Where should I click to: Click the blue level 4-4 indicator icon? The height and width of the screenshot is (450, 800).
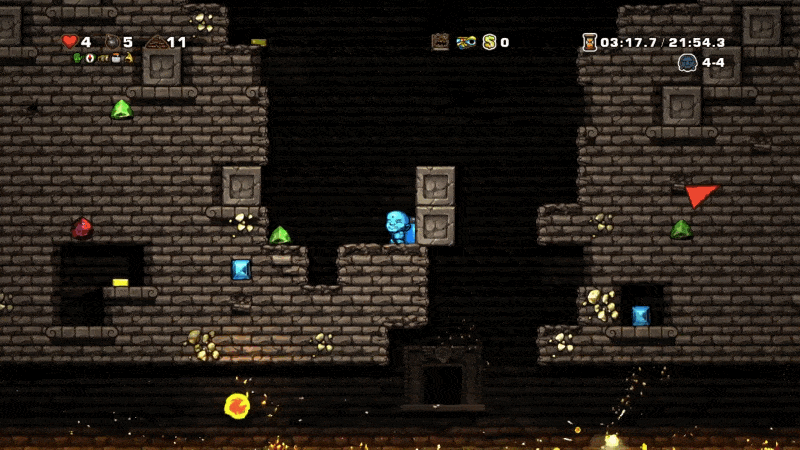click(x=687, y=62)
